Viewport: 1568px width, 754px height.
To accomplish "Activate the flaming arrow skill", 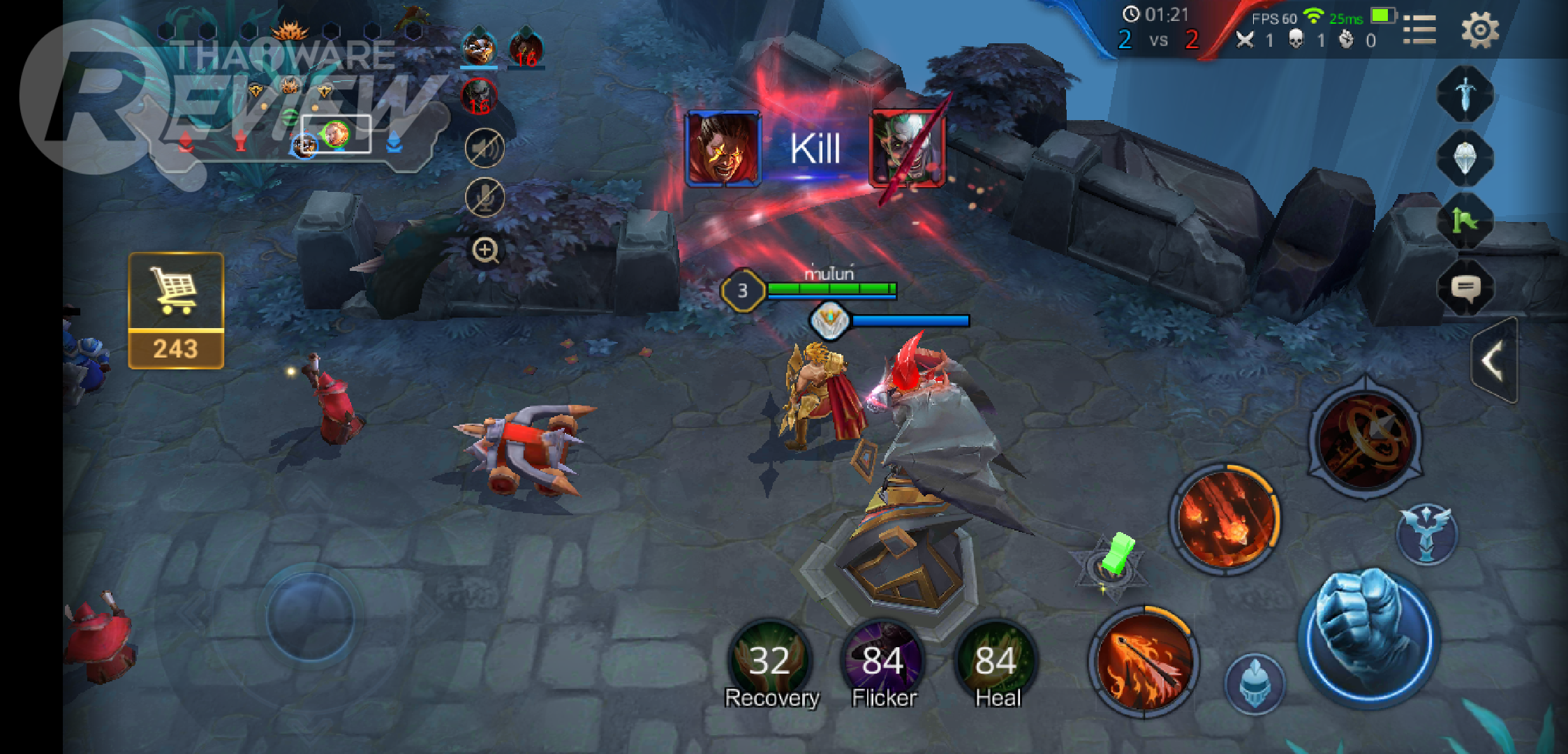I will point(1143,660).
